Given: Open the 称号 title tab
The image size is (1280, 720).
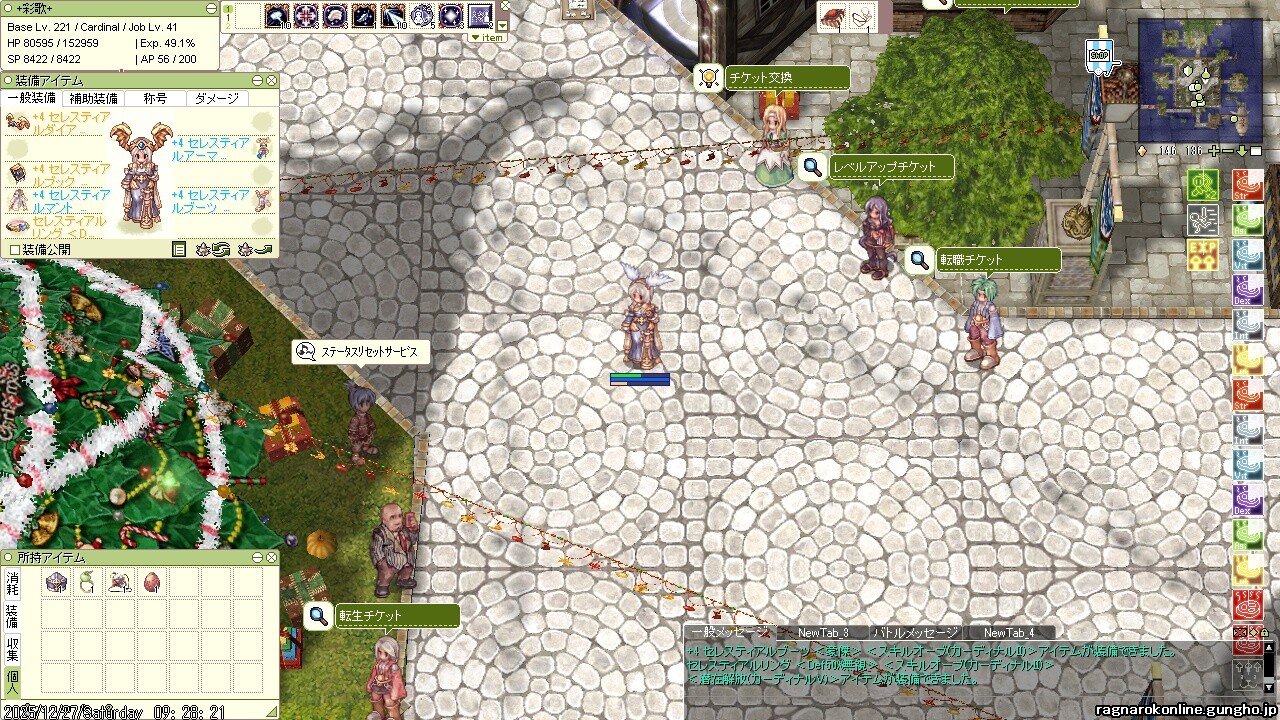Looking at the screenshot, I should click(x=155, y=98).
